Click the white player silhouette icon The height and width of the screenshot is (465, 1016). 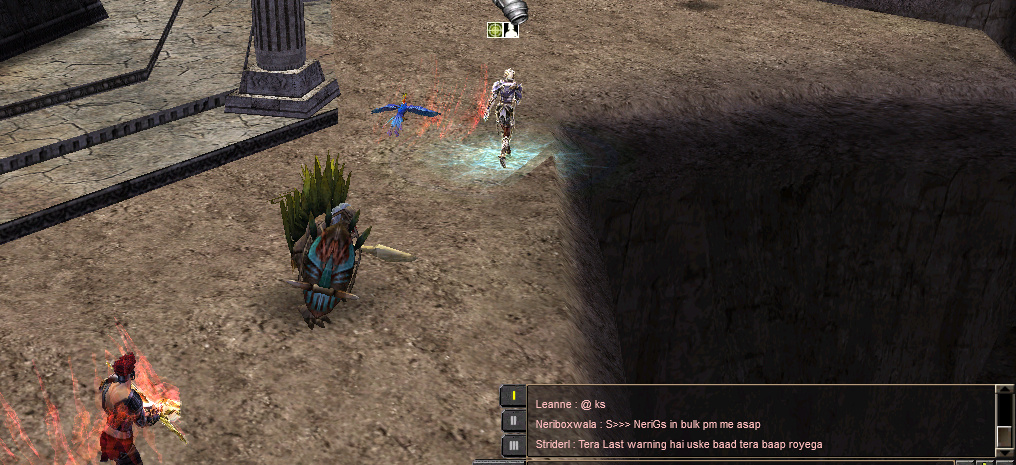[511, 30]
